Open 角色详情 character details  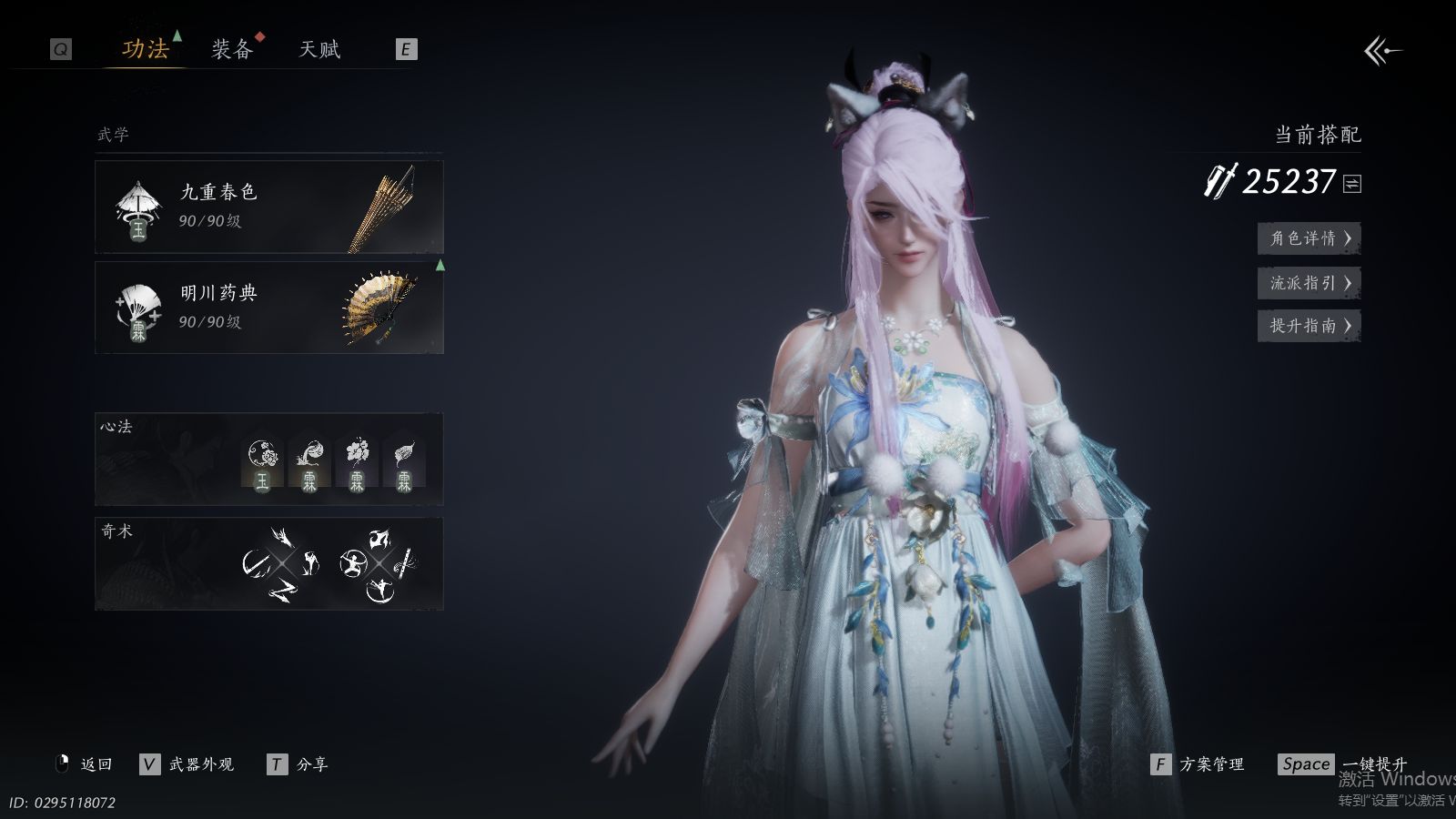1309,238
